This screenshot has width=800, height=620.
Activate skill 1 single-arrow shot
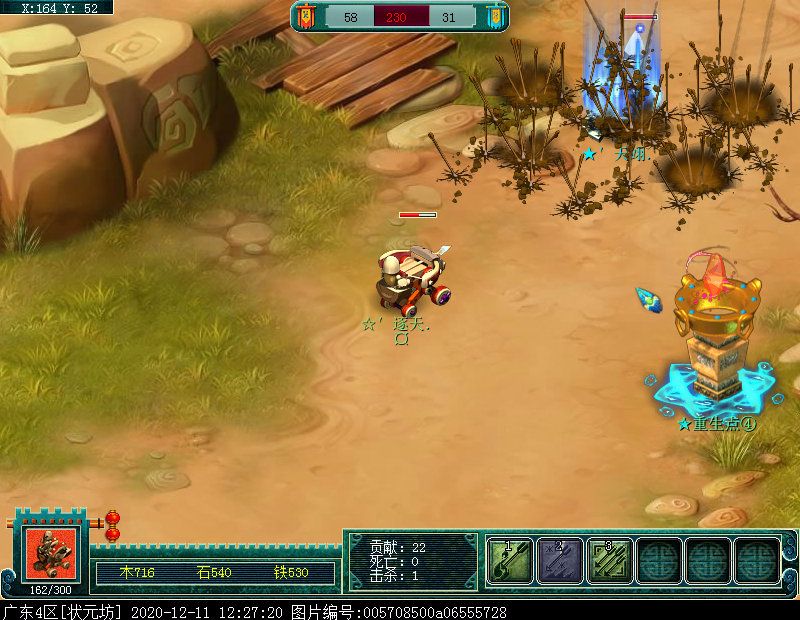pos(509,560)
